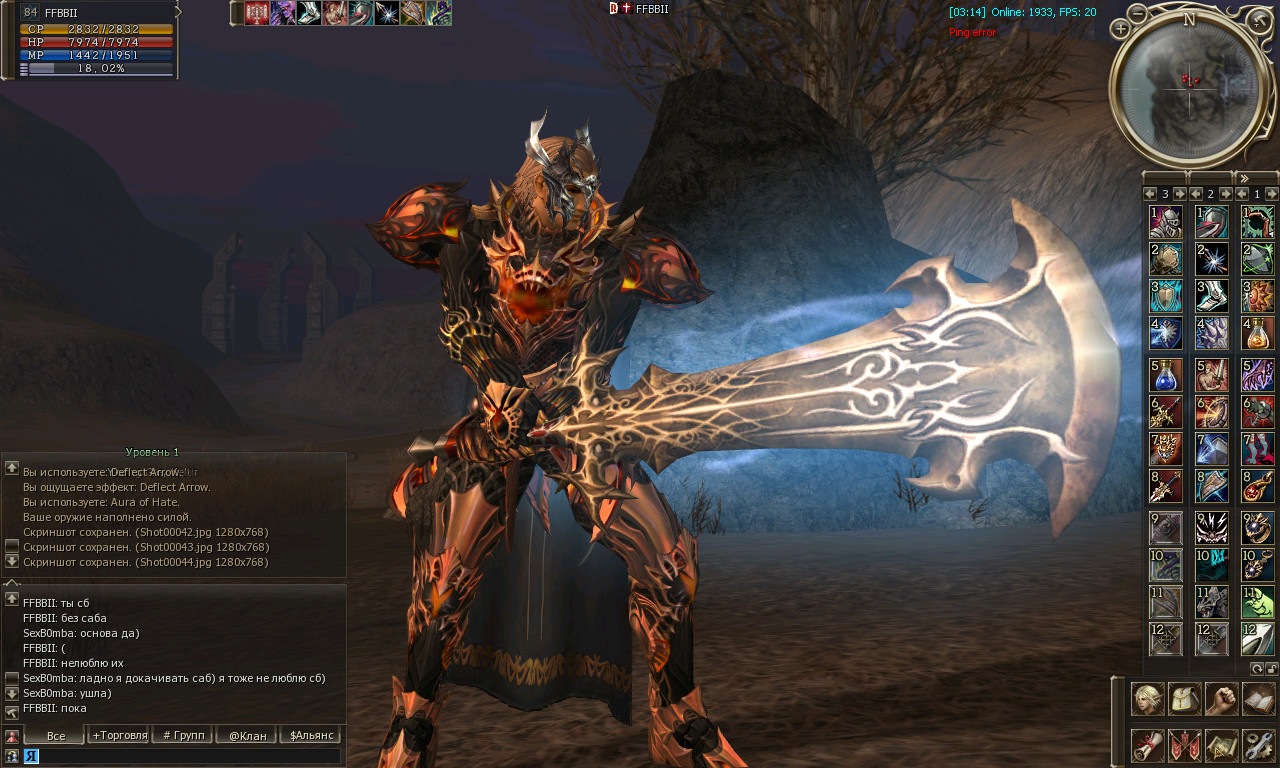The width and height of the screenshot is (1280, 768).
Task: Use the blue mana potion hotbar slot
Action: coord(1166,376)
